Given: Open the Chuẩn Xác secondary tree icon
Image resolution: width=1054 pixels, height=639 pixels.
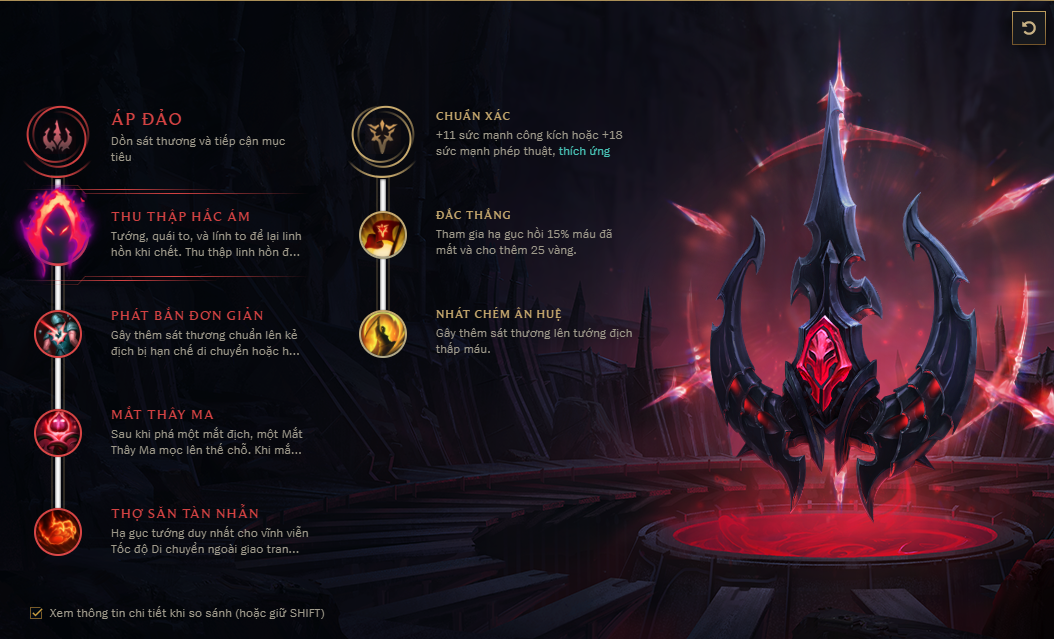Looking at the screenshot, I should (x=382, y=136).
